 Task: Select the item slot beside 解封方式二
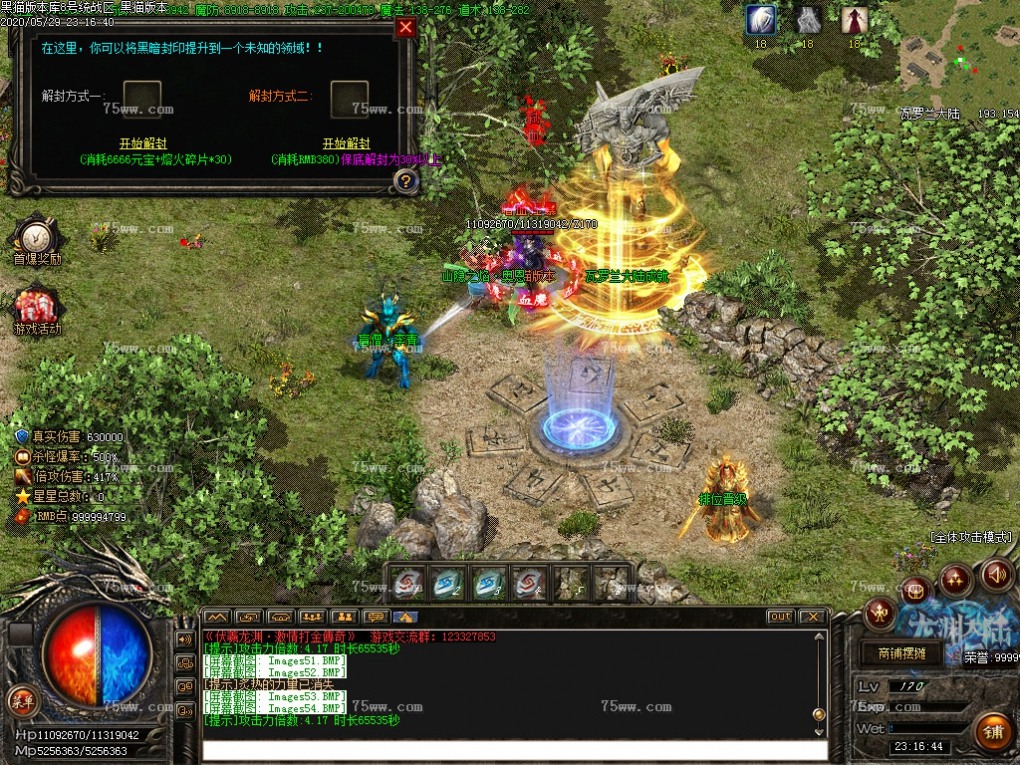(349, 99)
